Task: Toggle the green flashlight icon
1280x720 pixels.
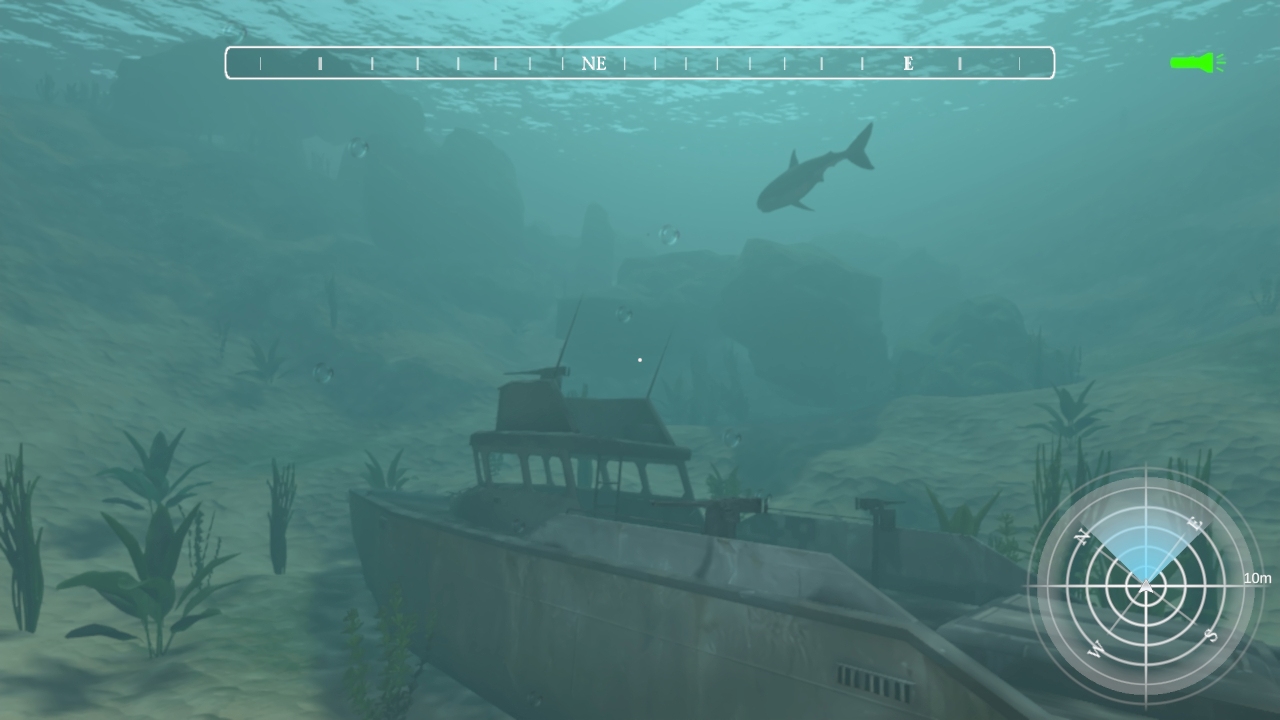Action: [1196, 63]
